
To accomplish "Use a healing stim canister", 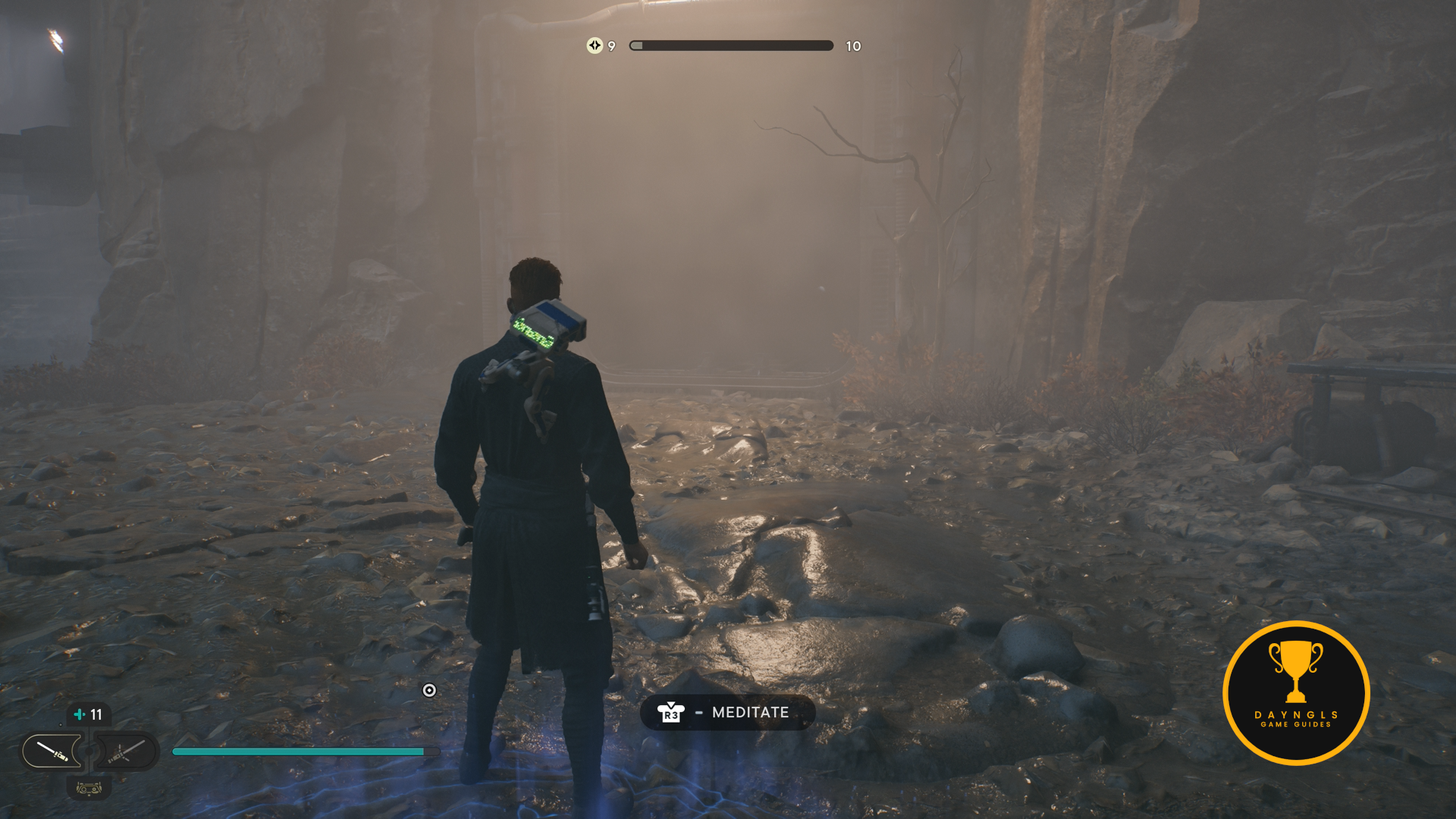I will coord(88,714).
